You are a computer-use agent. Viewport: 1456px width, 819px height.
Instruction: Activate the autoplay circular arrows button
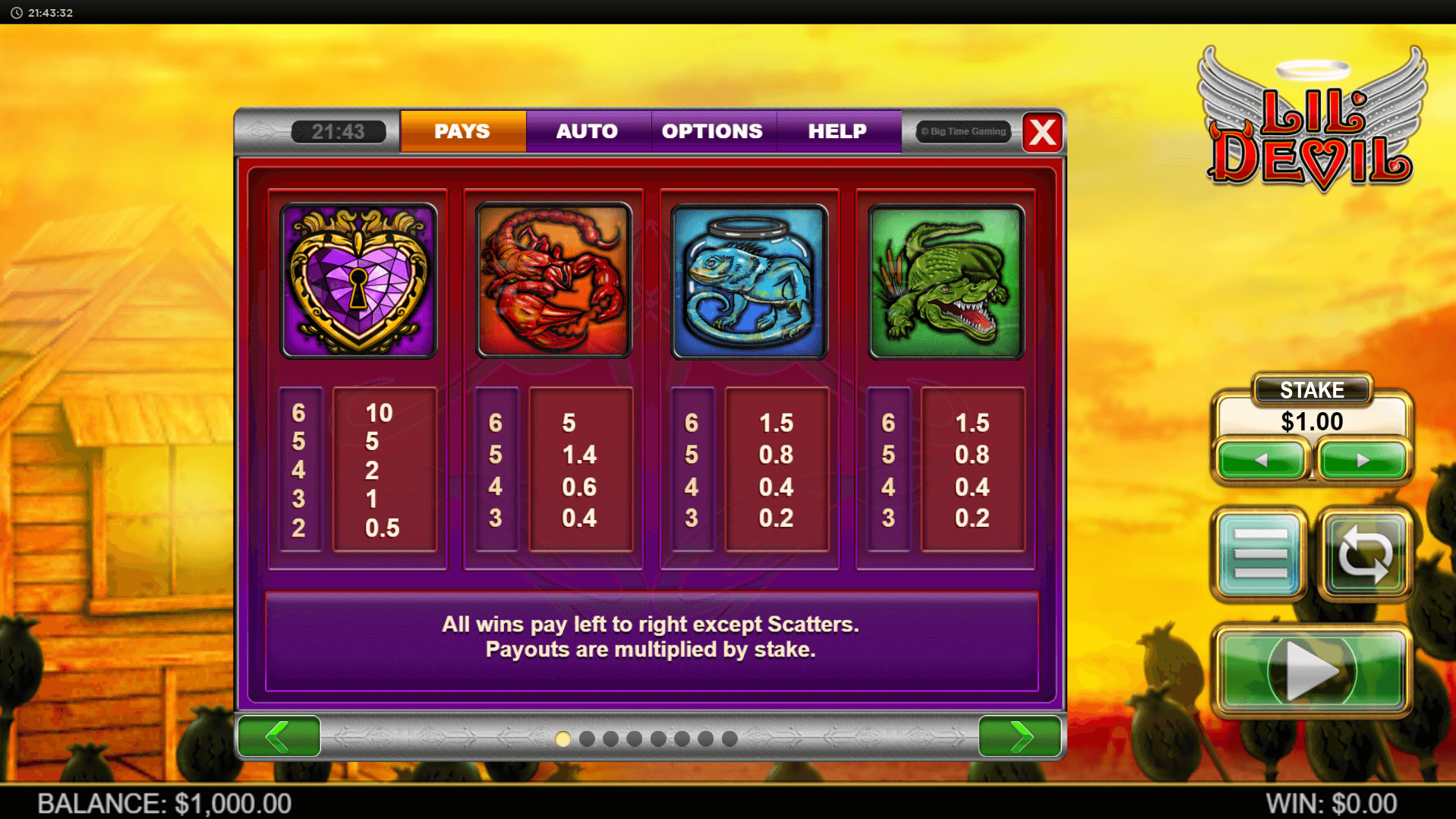coord(1364,554)
